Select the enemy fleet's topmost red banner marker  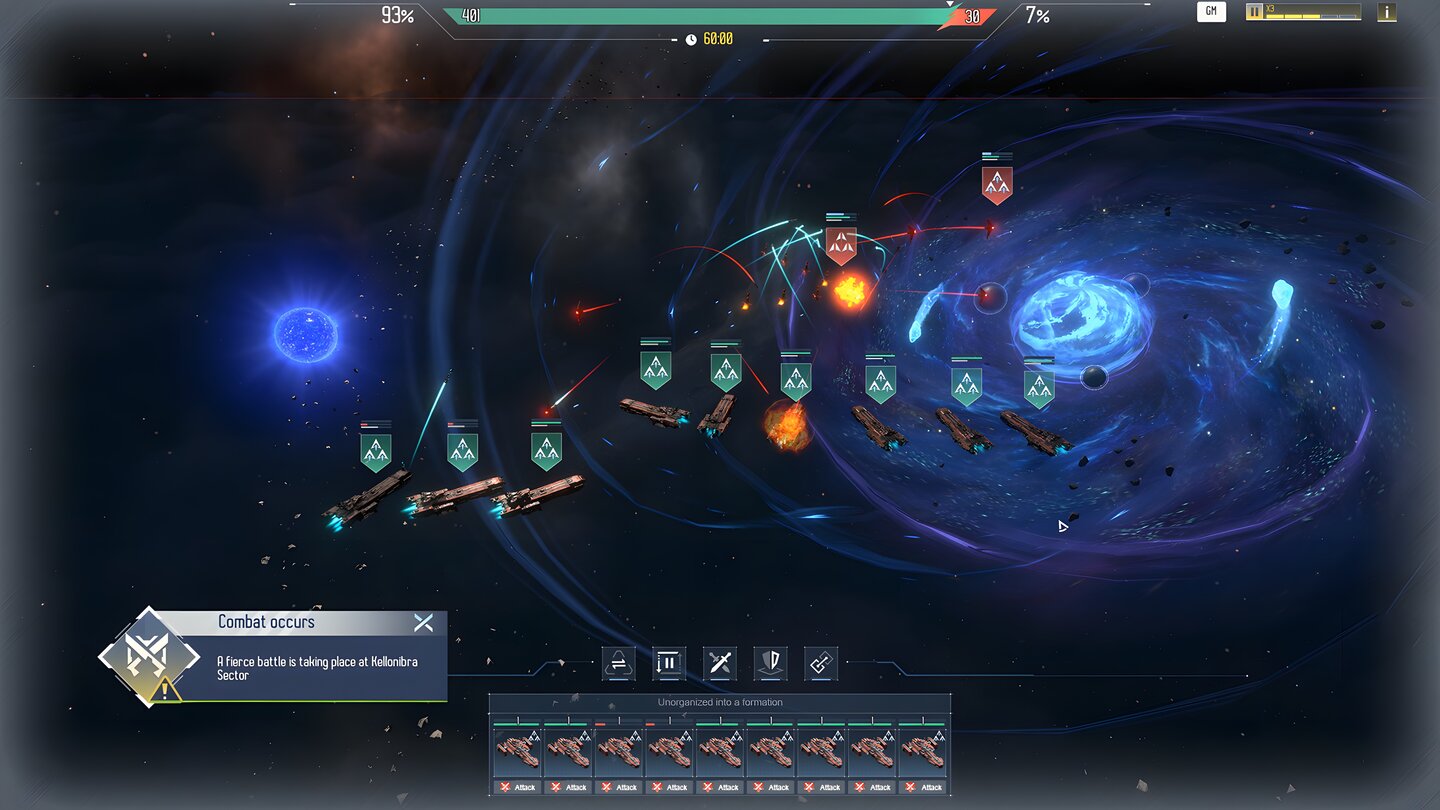[997, 184]
